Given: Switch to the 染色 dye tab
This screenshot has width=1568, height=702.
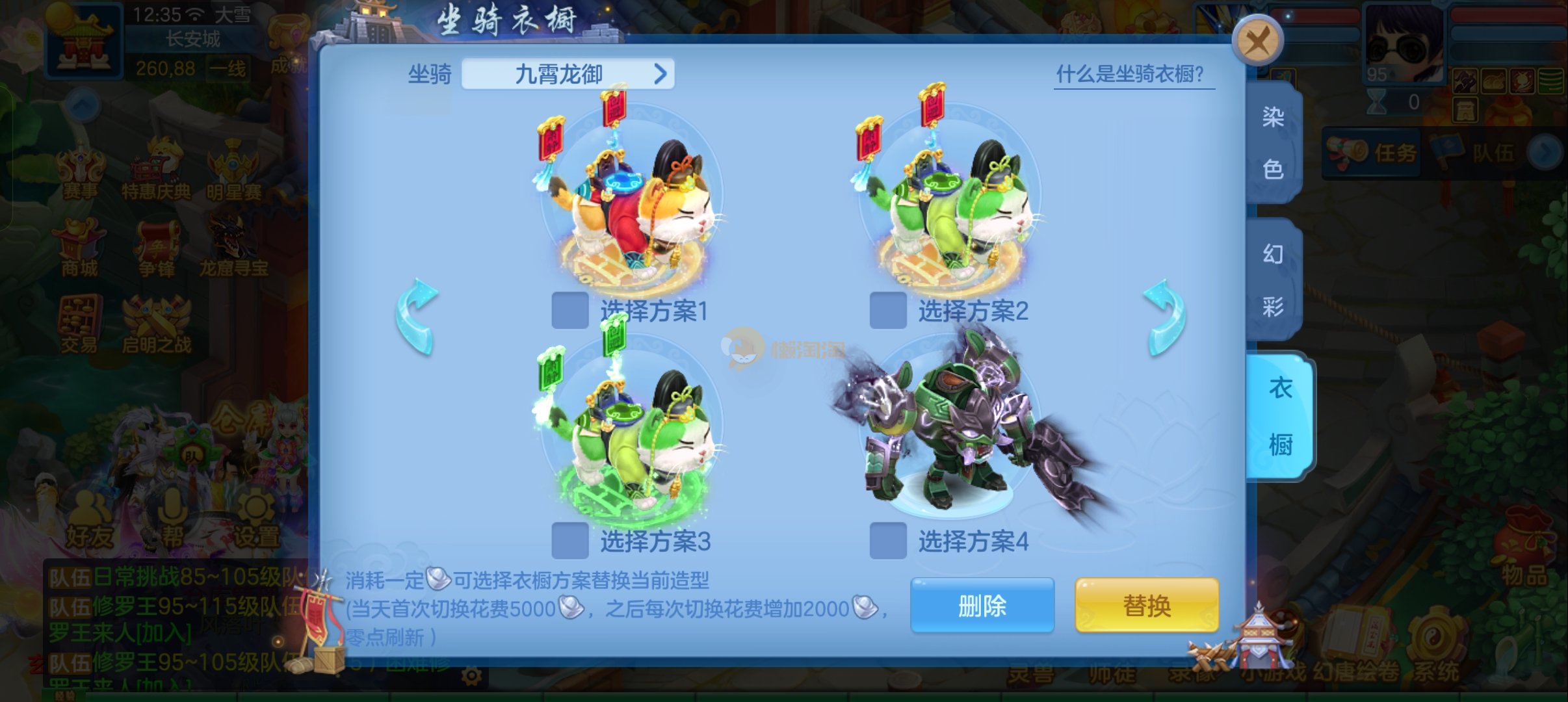Looking at the screenshot, I should pos(1273,143).
